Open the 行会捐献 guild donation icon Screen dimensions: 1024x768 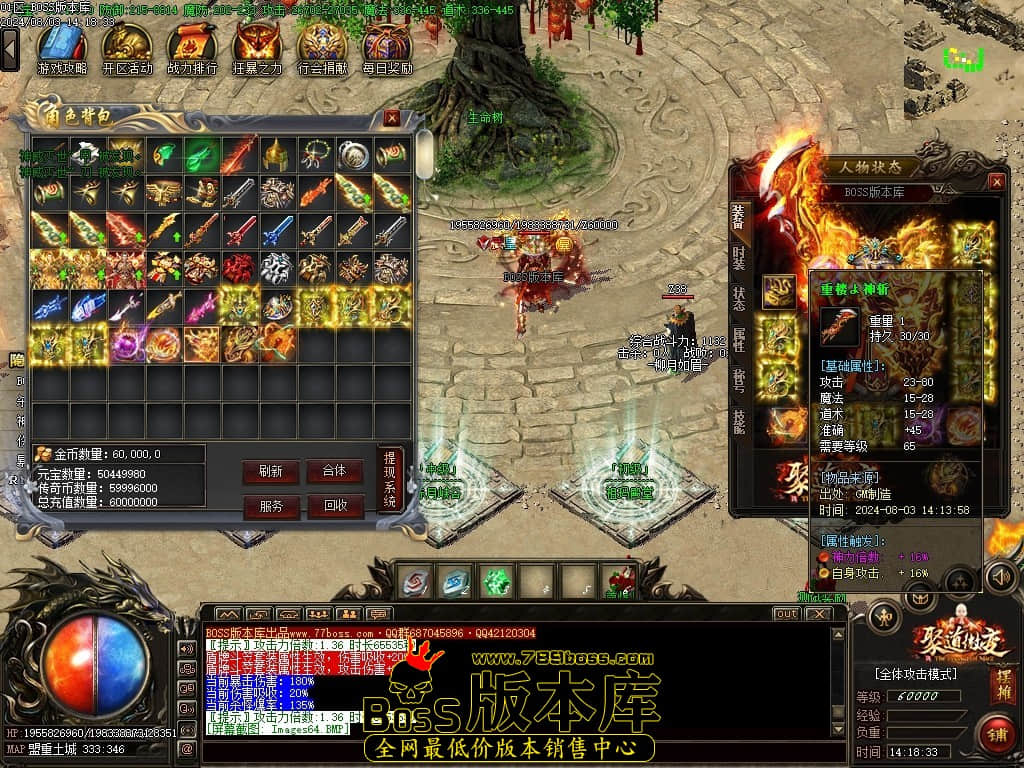pyautogui.click(x=323, y=47)
